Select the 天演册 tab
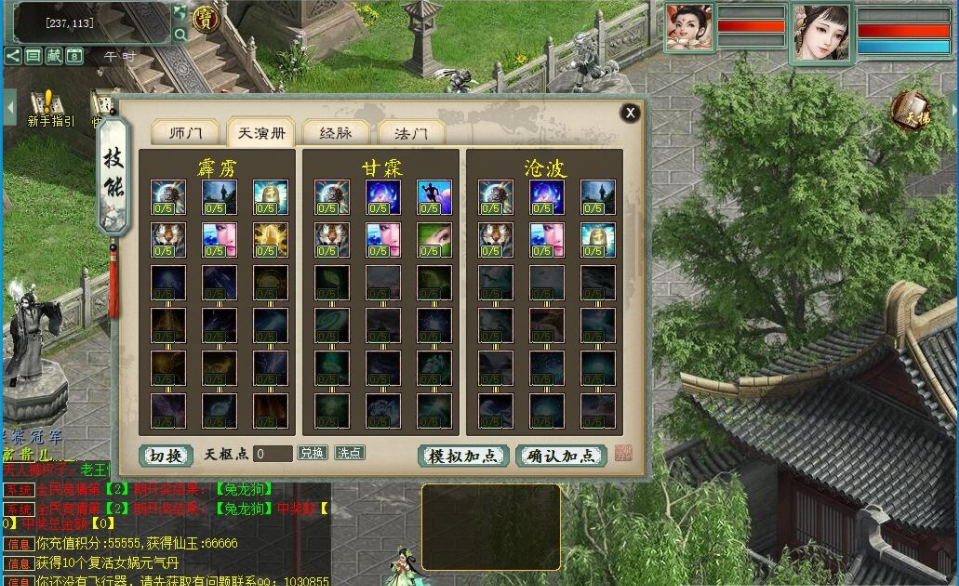This screenshot has width=959, height=586. coord(260,133)
